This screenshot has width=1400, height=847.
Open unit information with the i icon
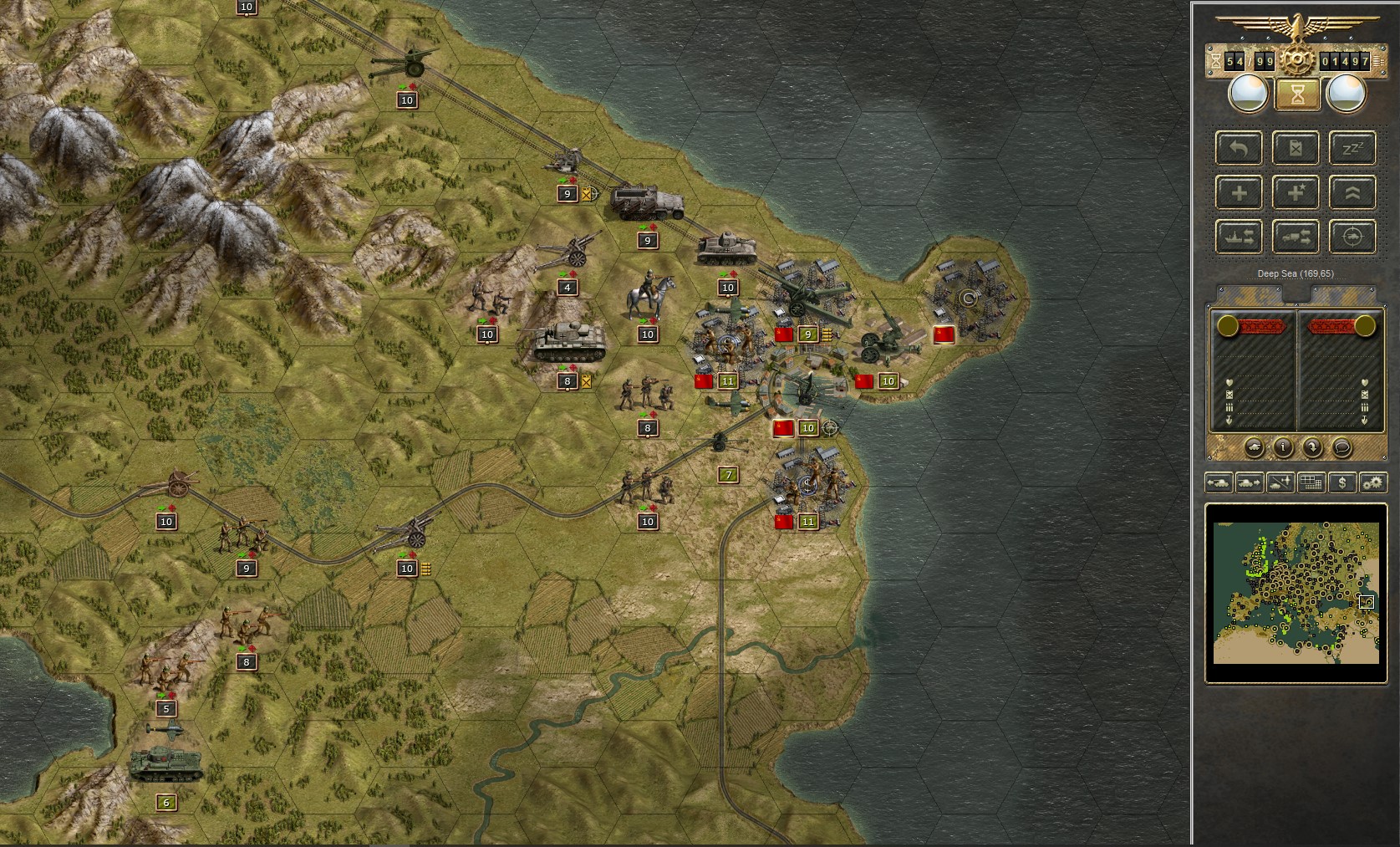click(1284, 448)
